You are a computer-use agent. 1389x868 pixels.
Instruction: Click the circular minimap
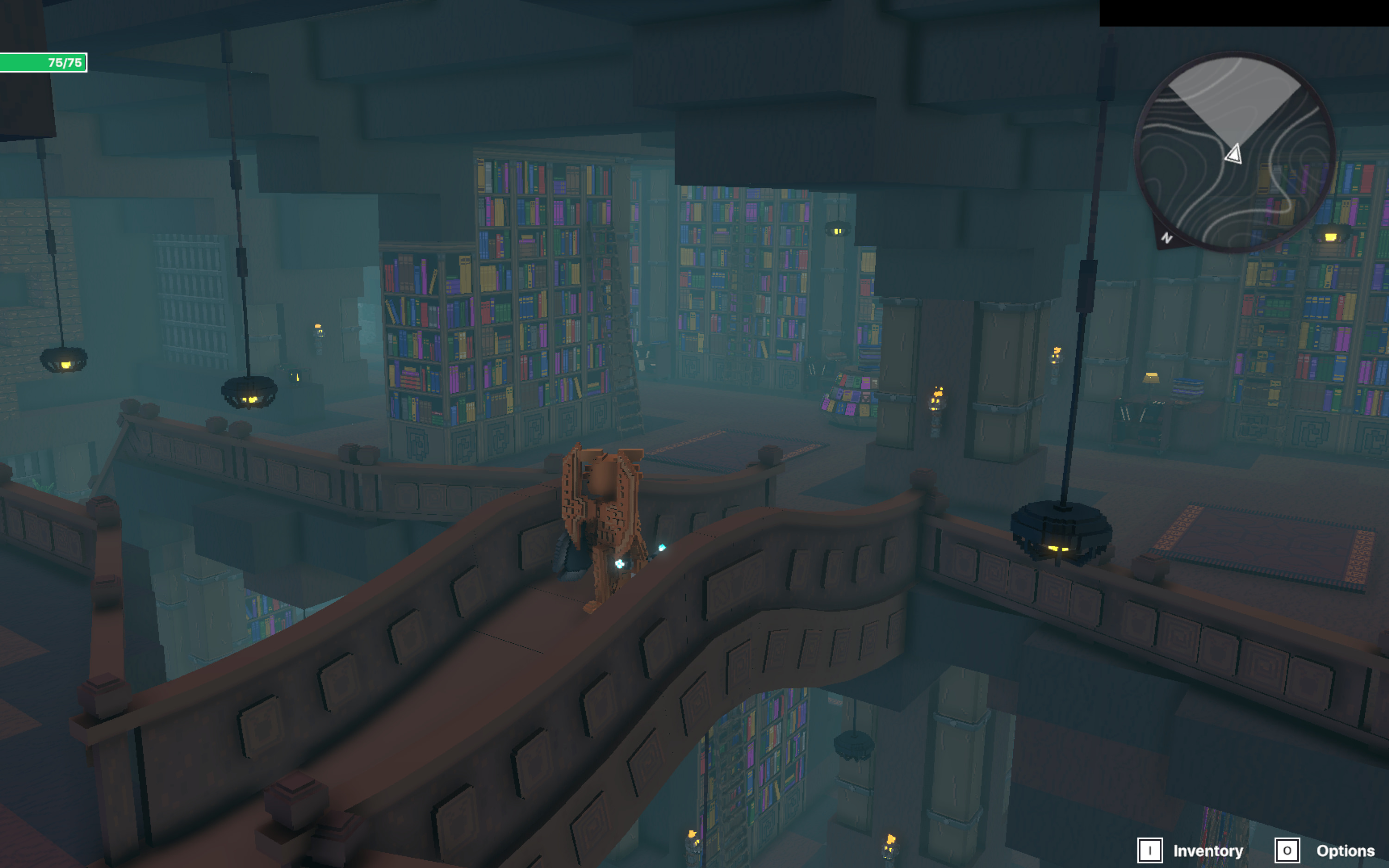point(1235,152)
